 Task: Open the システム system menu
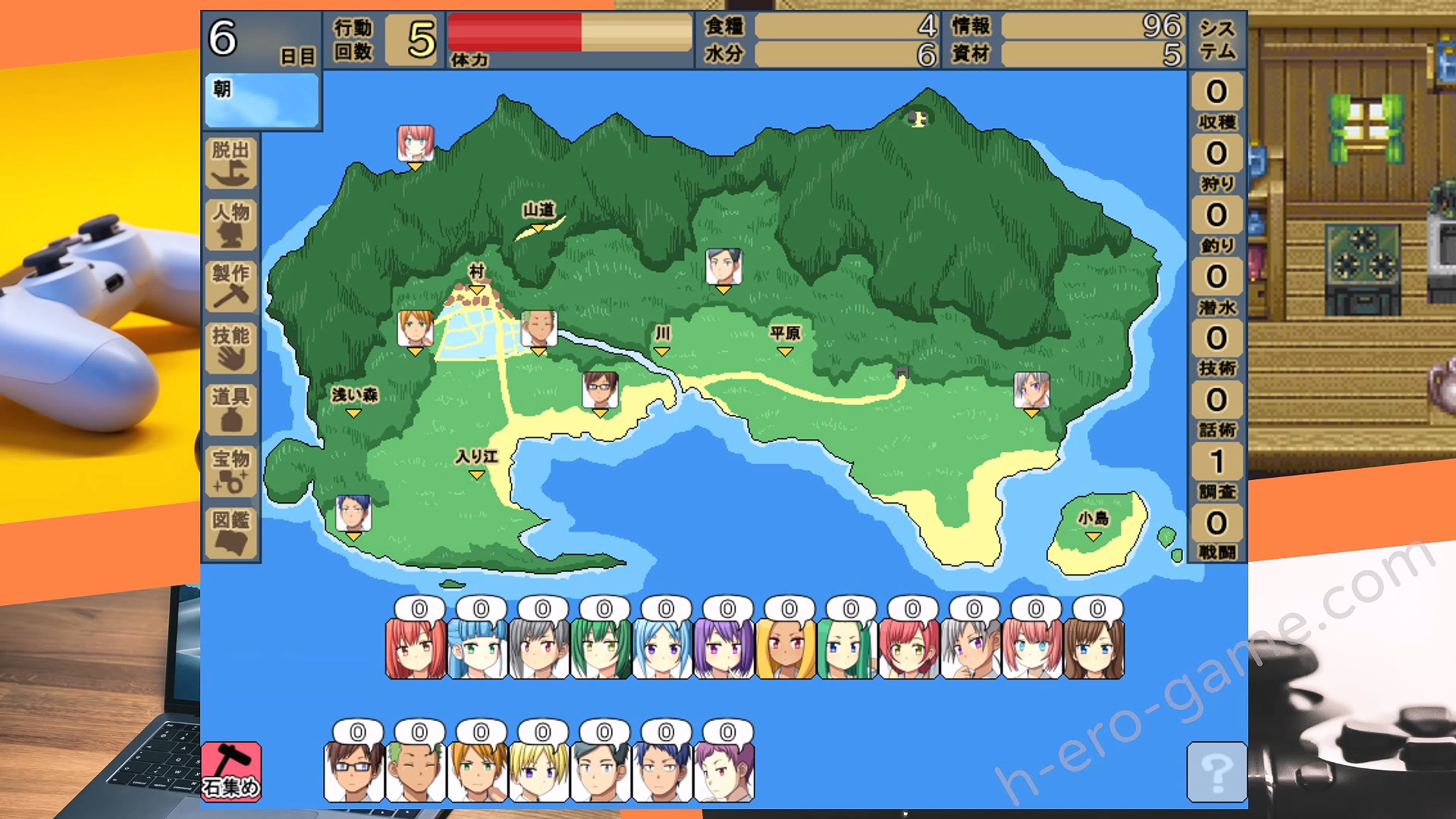pyautogui.click(x=1217, y=39)
